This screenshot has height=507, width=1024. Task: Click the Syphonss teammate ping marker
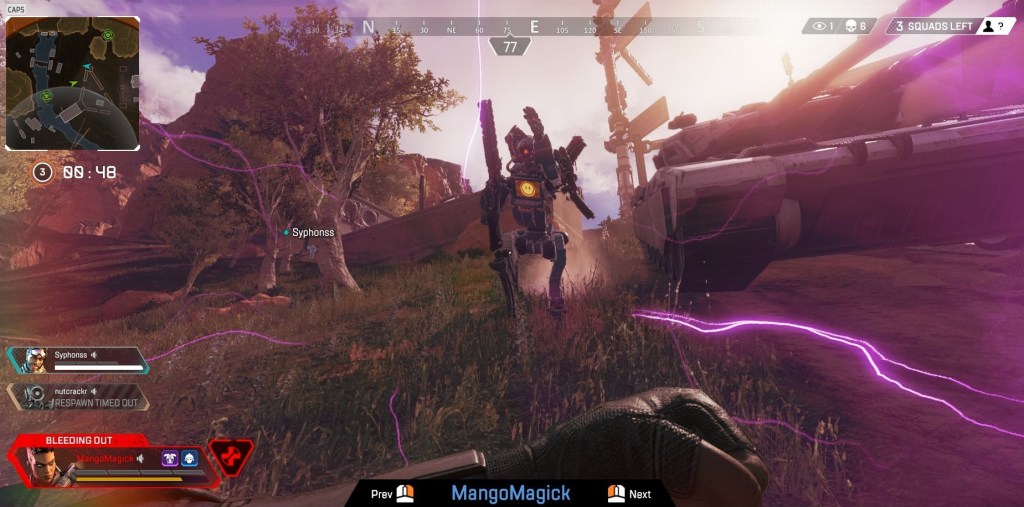(286, 232)
